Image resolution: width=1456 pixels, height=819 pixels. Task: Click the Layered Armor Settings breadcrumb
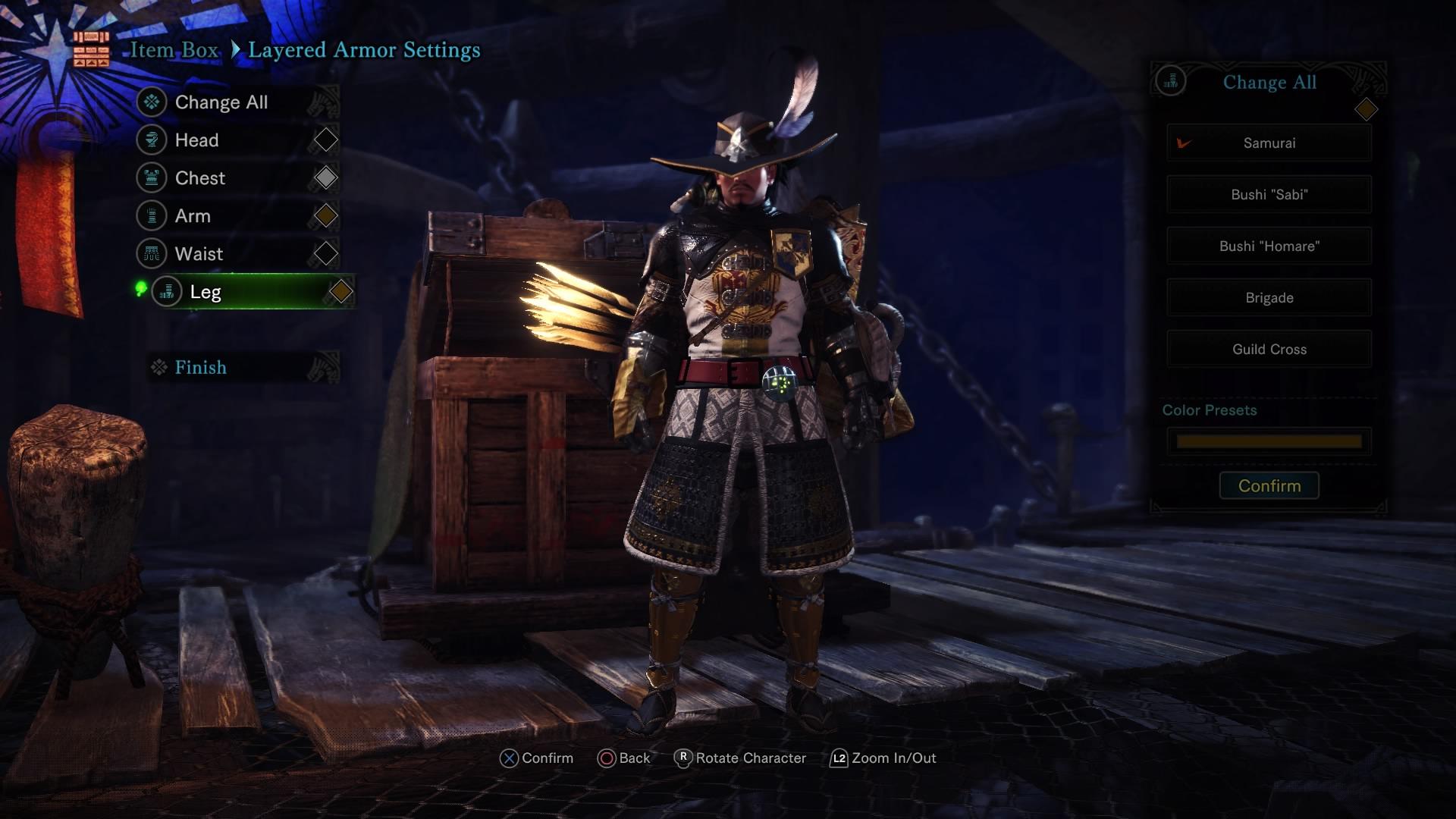365,50
